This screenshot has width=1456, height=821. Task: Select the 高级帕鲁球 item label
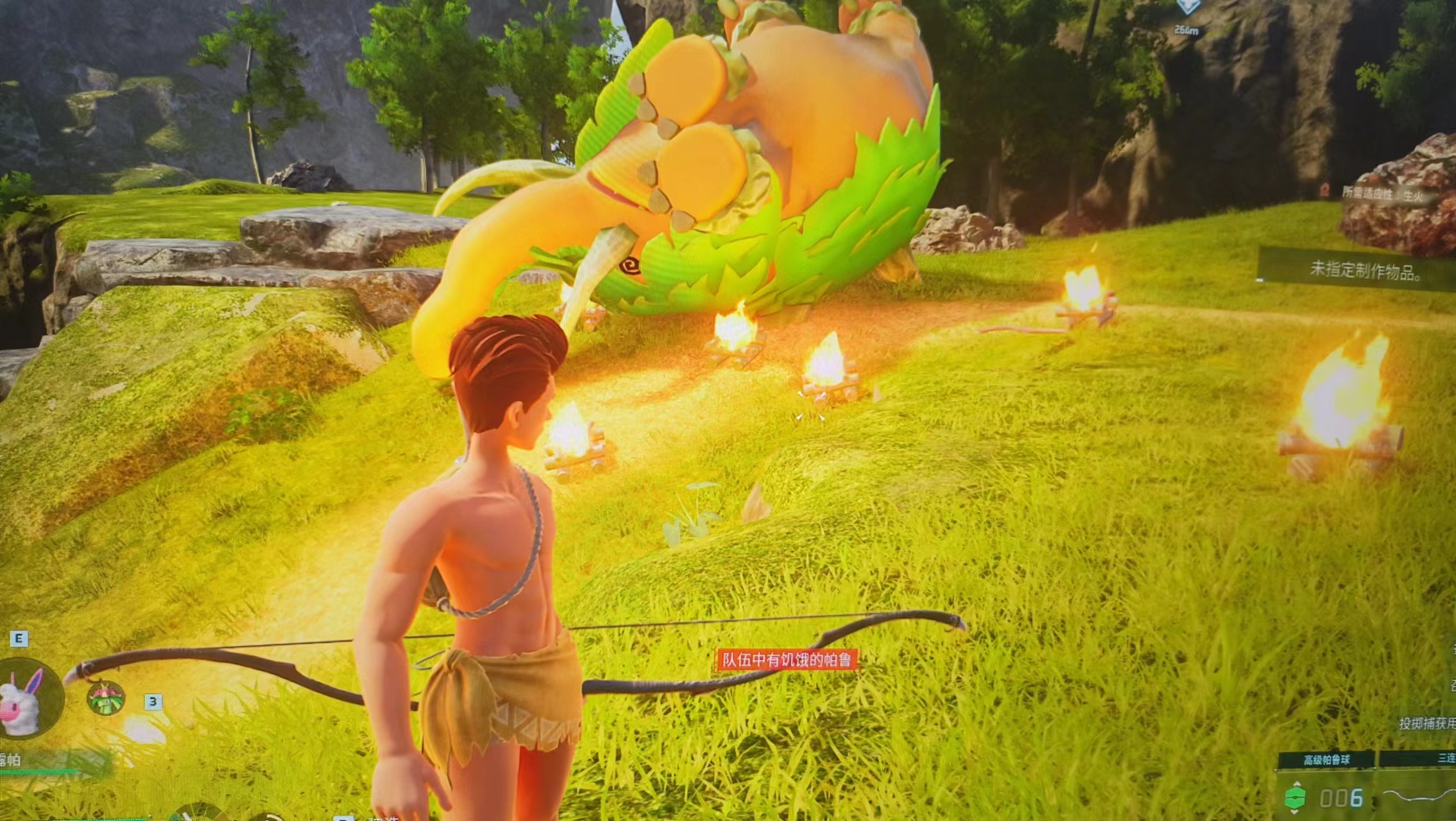tap(1326, 760)
